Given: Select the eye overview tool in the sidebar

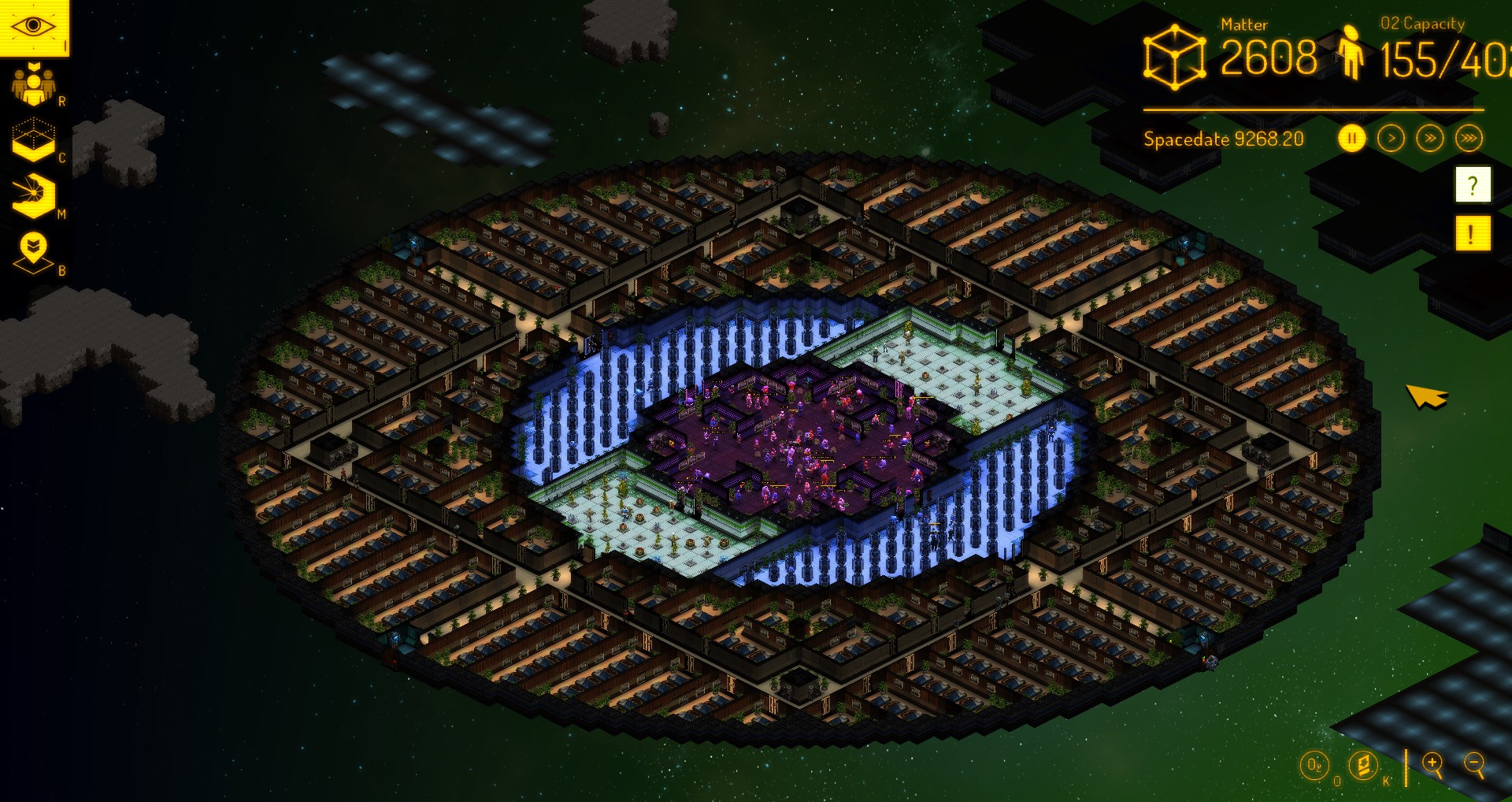Looking at the screenshot, I should [33, 25].
